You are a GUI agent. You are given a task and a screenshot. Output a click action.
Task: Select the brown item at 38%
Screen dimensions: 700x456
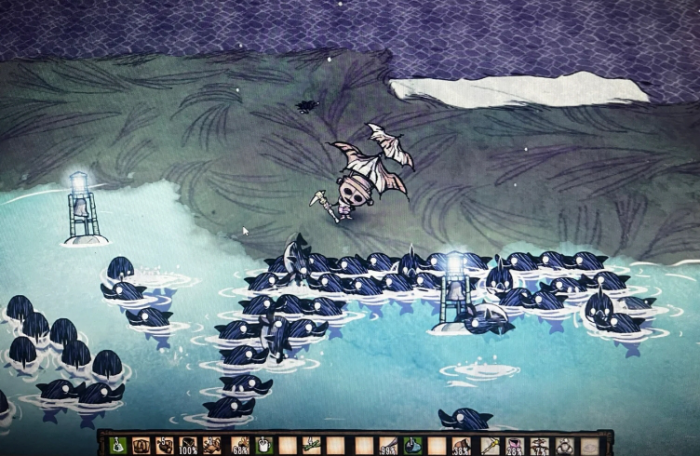click(x=461, y=445)
